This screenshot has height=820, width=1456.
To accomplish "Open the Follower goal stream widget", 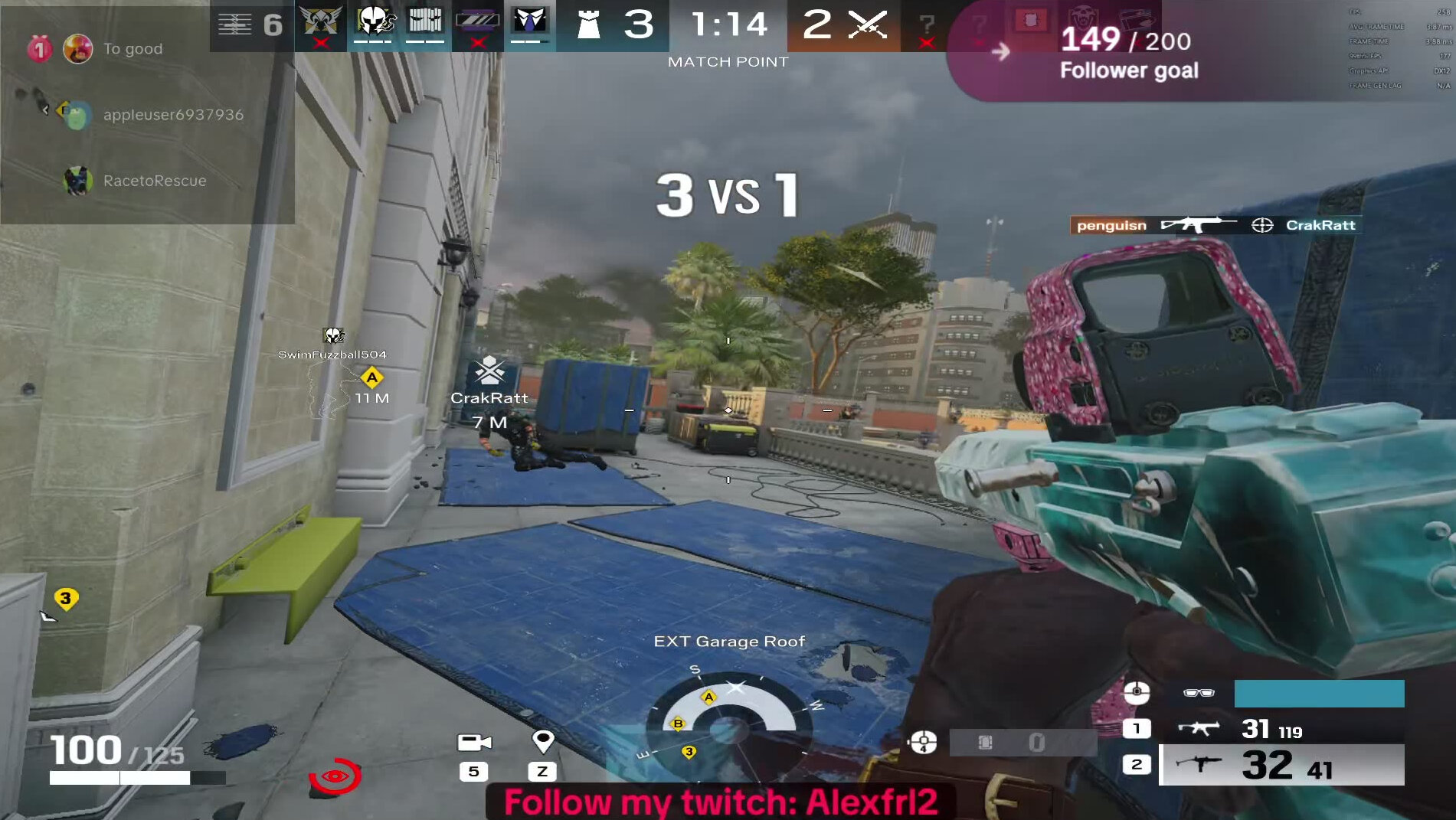I will pos(1128,54).
